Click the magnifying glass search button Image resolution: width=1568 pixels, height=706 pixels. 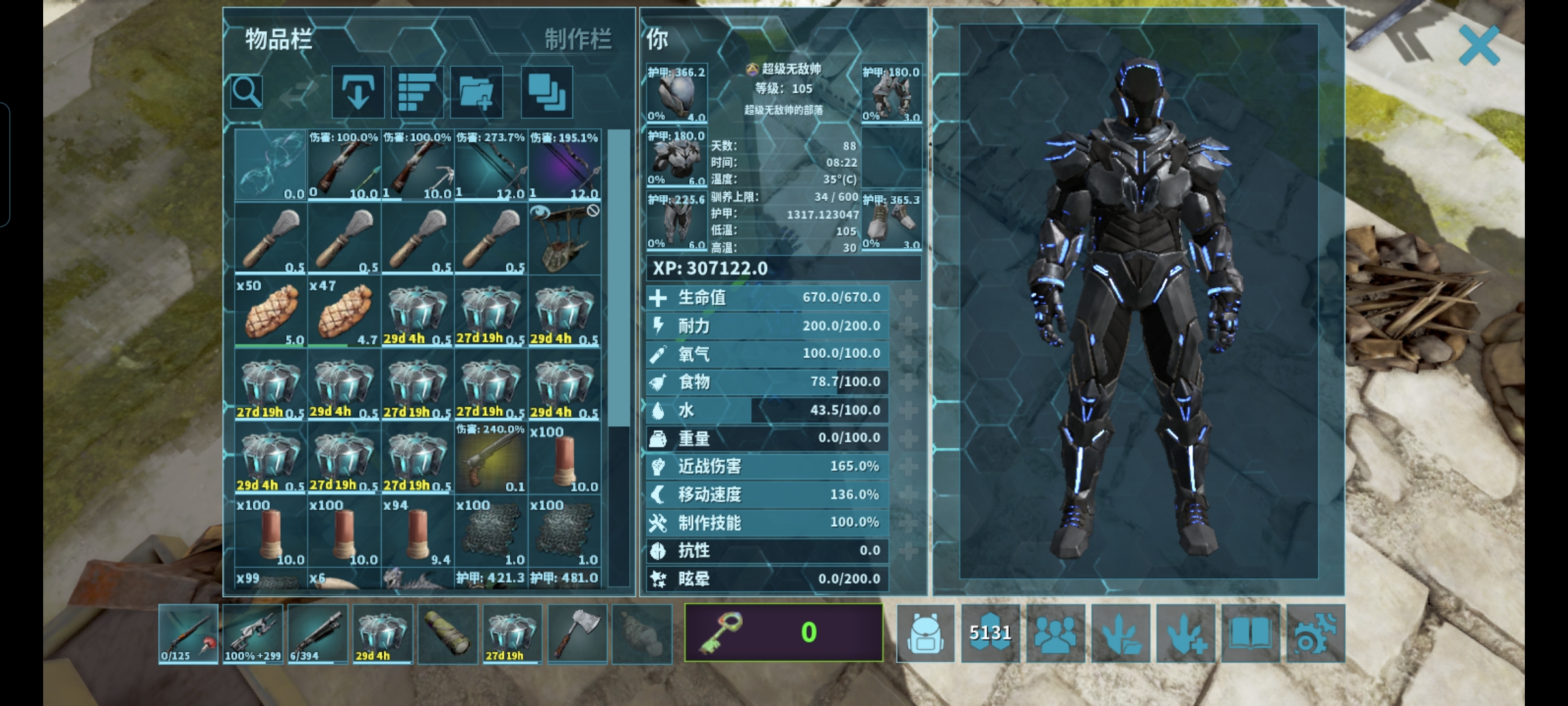coord(247,92)
